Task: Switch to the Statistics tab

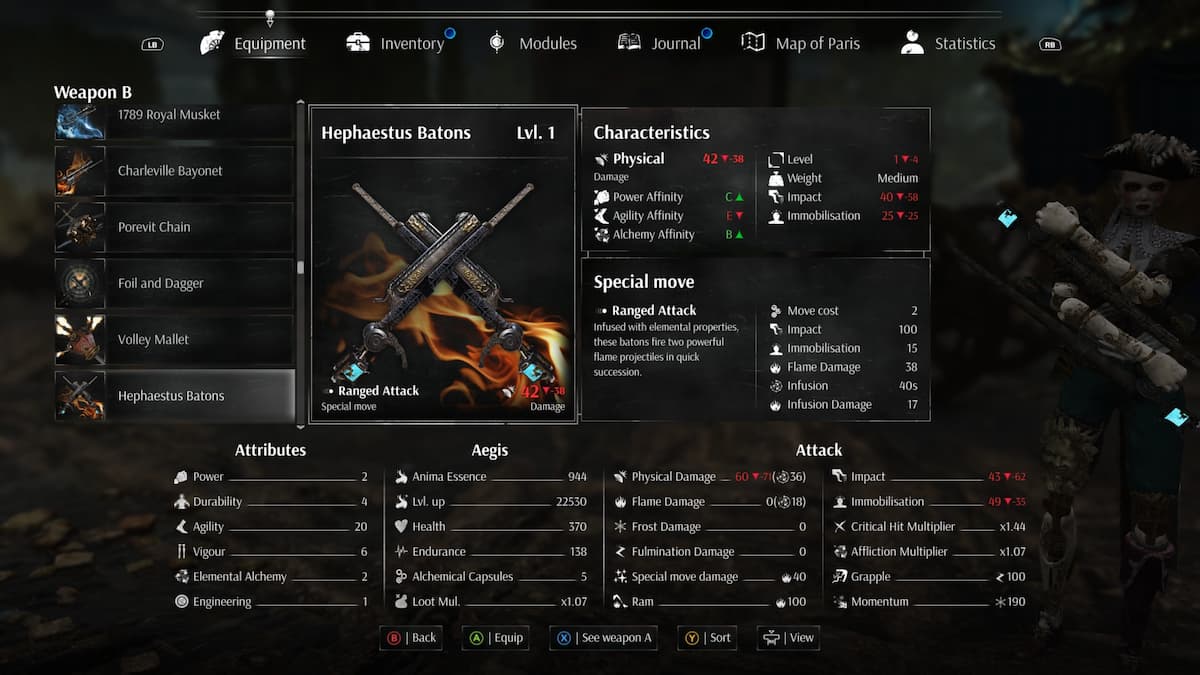Action: (948, 44)
